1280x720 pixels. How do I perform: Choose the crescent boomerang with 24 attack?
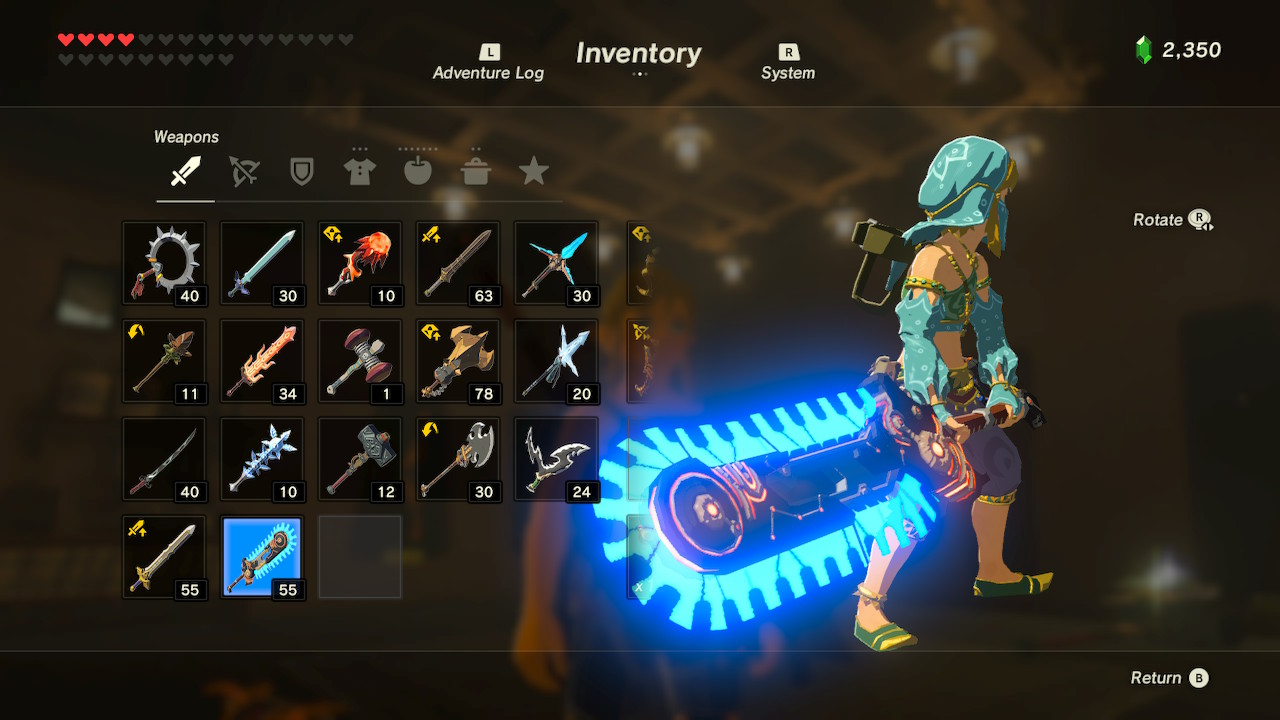(x=556, y=459)
